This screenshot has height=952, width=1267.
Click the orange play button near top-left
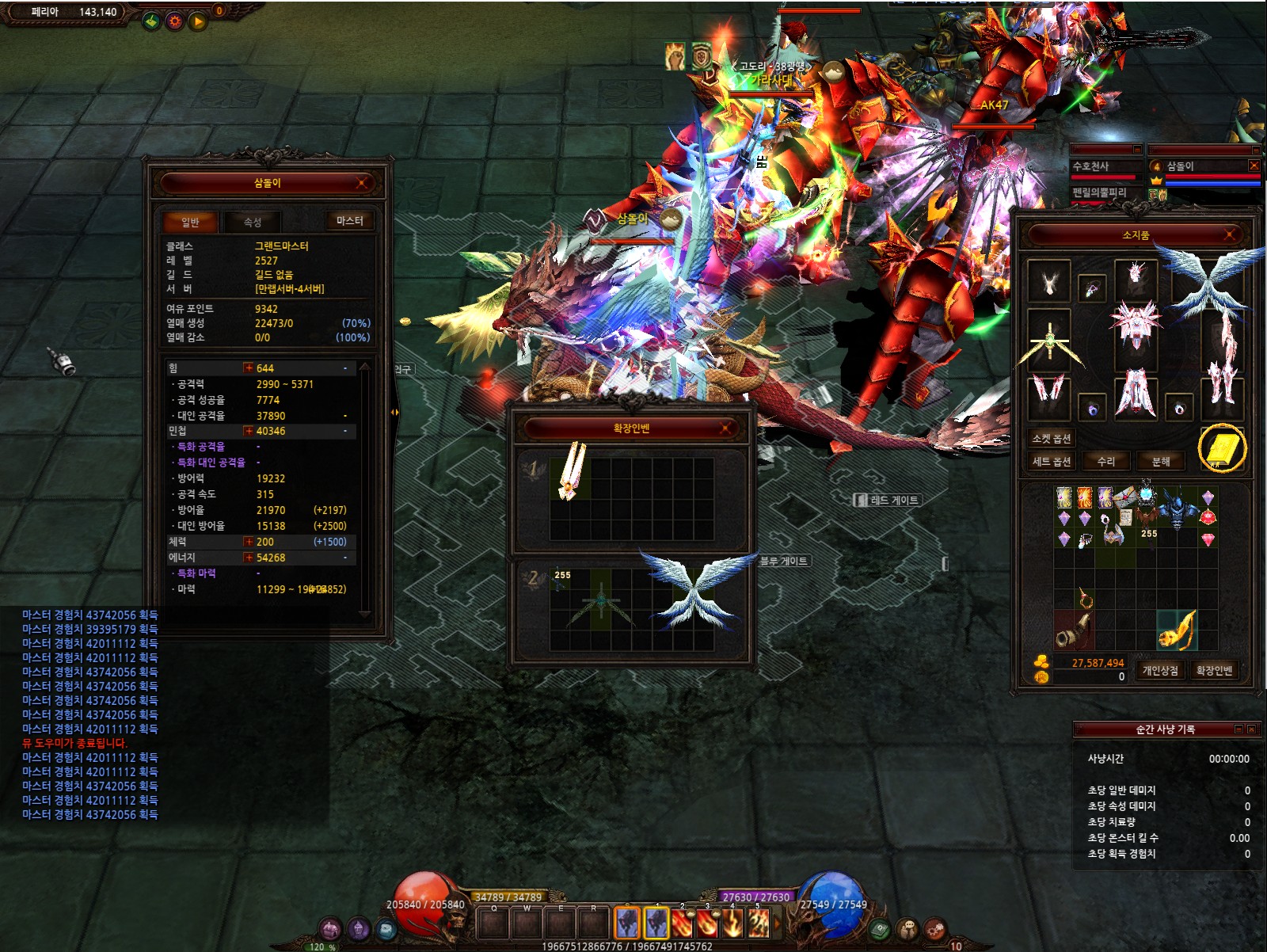click(x=197, y=21)
